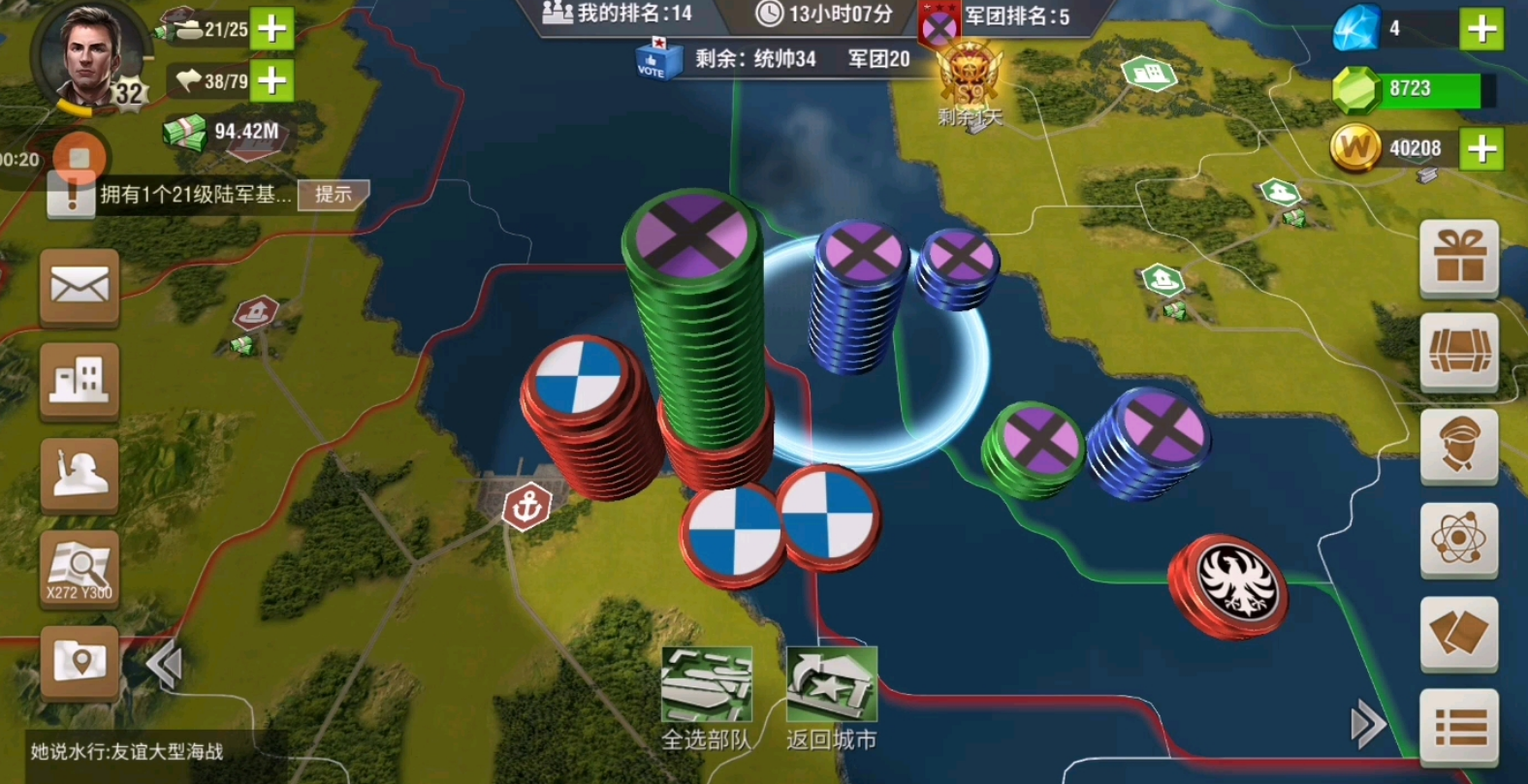Open the officer generals menu

(x=1459, y=445)
